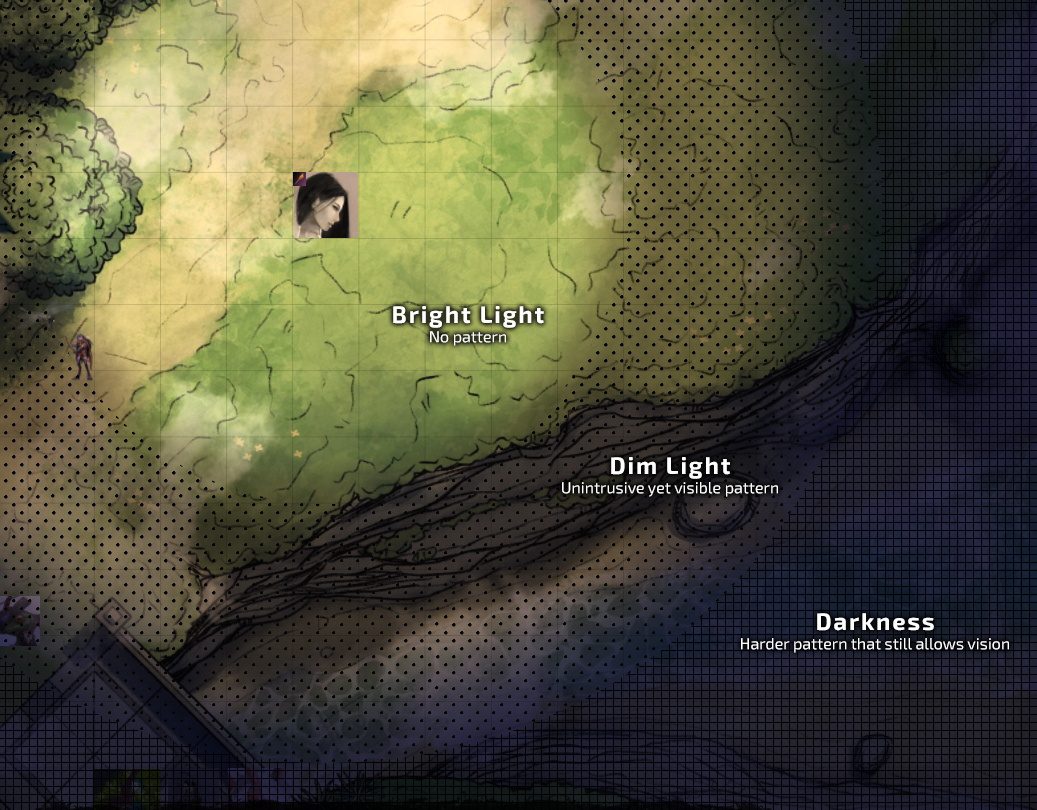Click the status effect icon on the woman's token
This screenshot has height=810, width=1037.
tap(299, 178)
